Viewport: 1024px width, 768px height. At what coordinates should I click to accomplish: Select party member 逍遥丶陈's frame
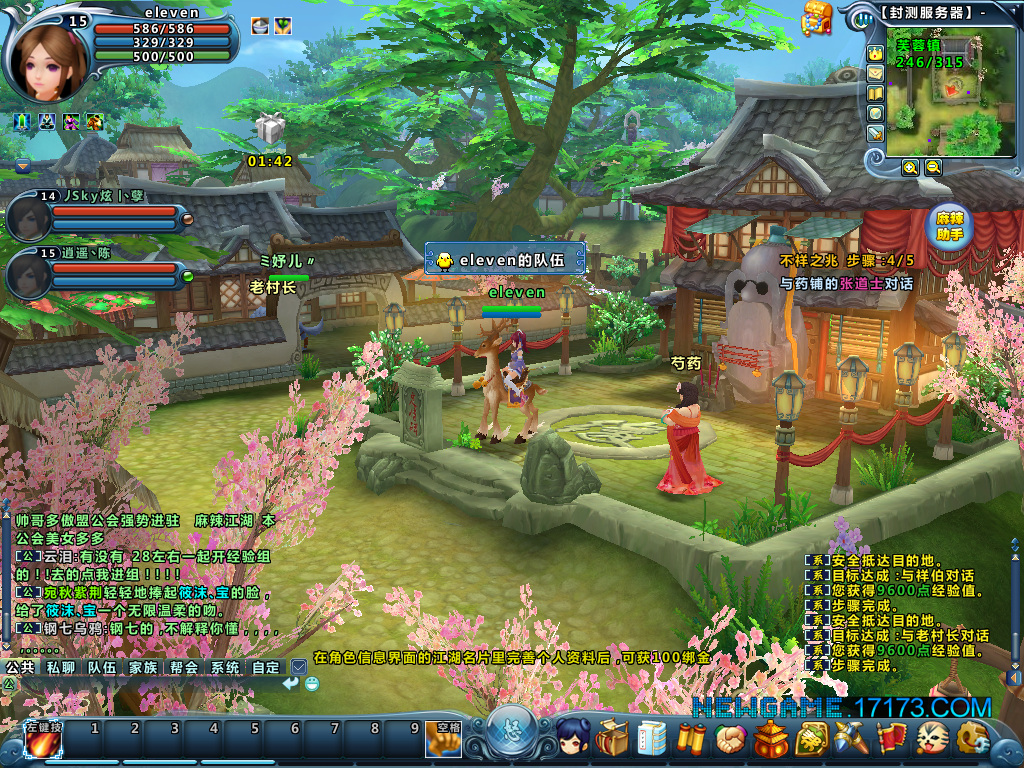coord(30,272)
